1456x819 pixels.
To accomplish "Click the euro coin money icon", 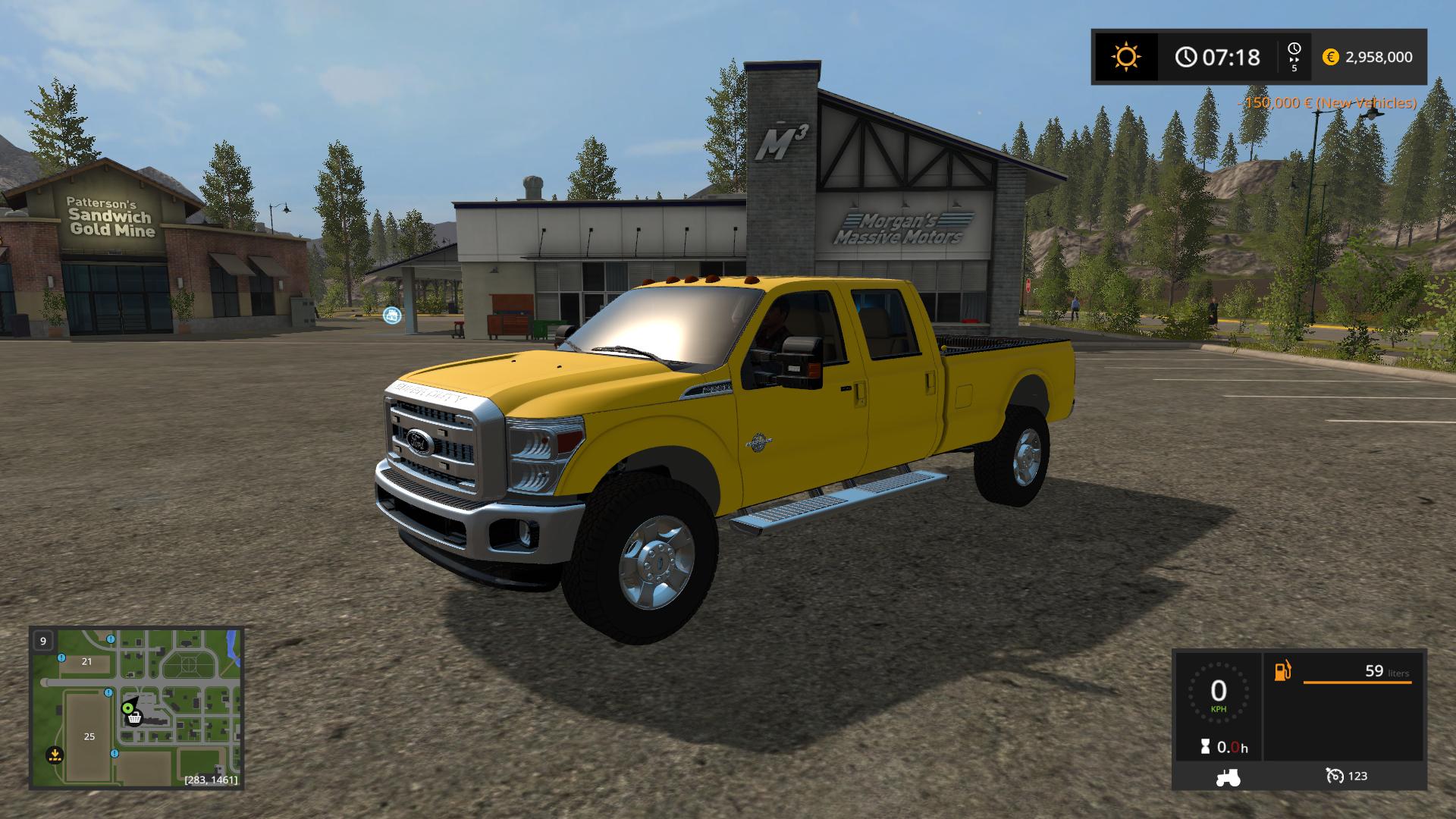I will coord(1330,57).
